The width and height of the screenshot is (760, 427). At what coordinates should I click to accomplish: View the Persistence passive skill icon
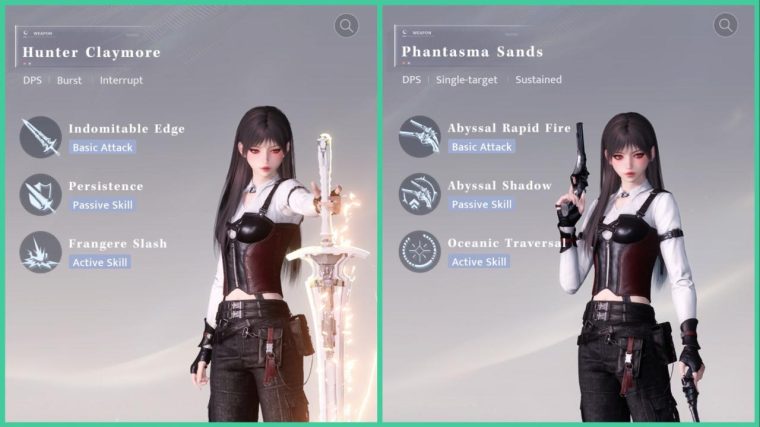coord(40,194)
